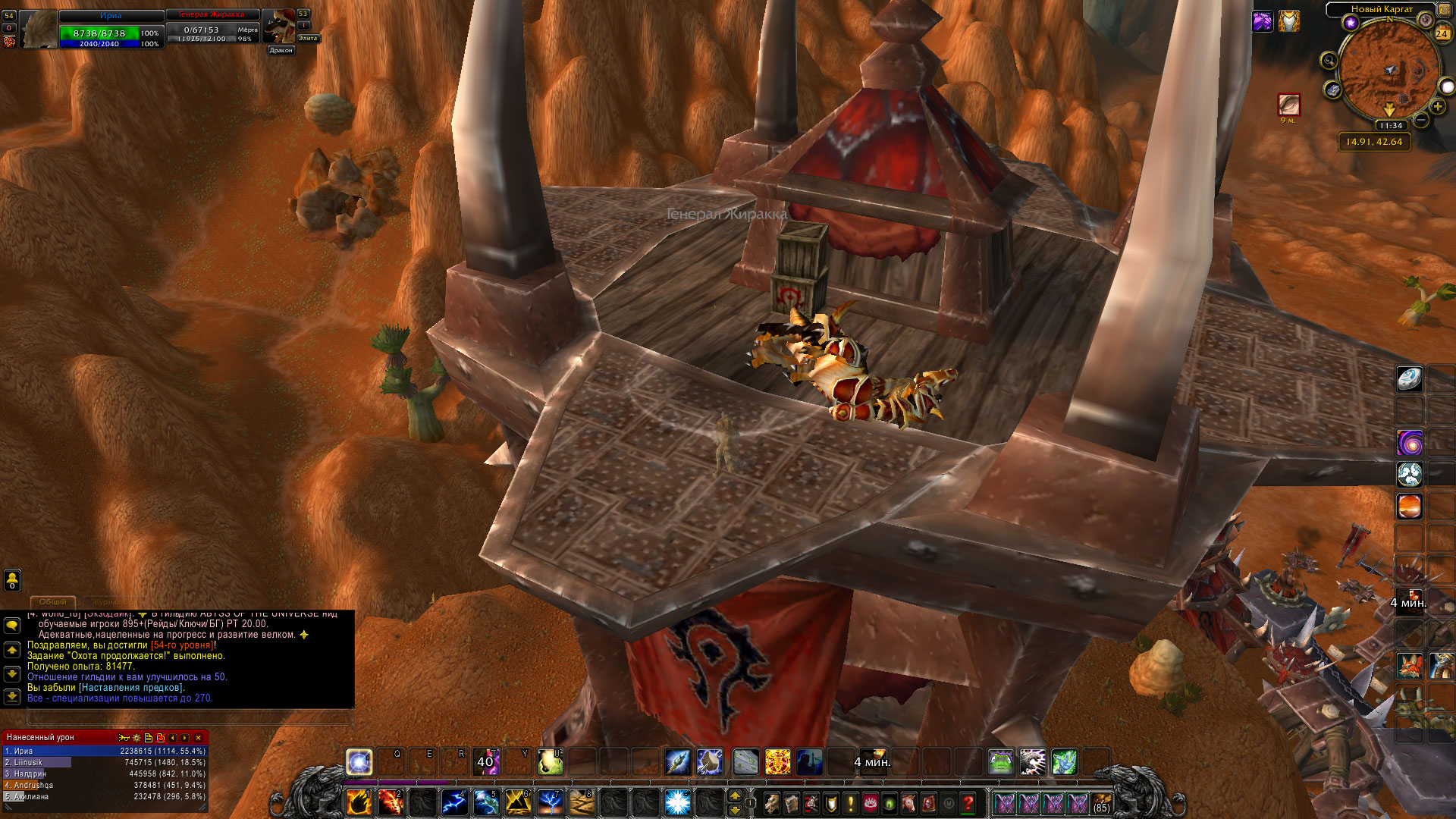Activate the white frost burst ability
The width and height of the screenshot is (1456, 819).
pos(677,802)
